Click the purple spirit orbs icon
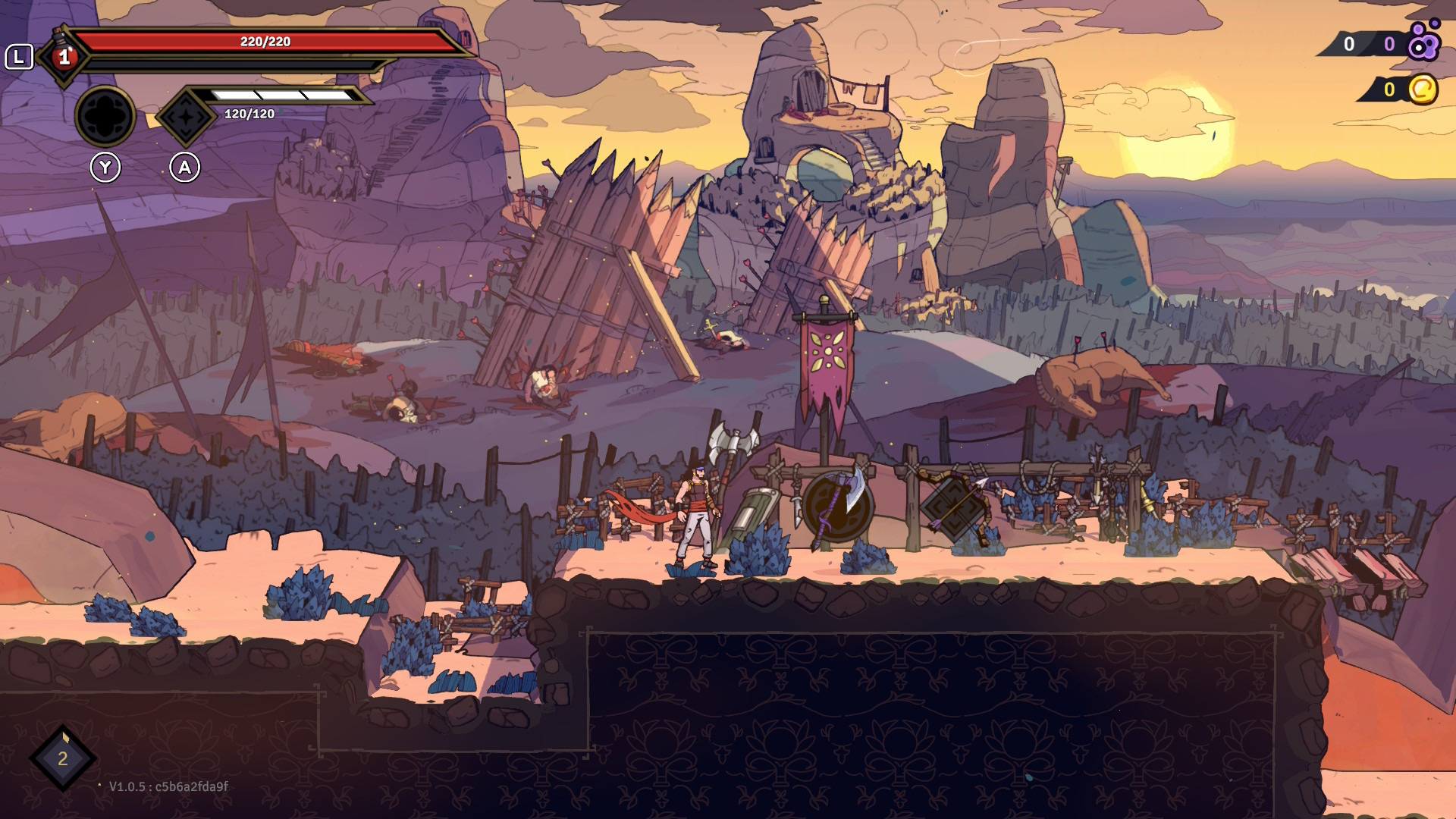The height and width of the screenshot is (819, 1456). pyautogui.click(x=1423, y=42)
